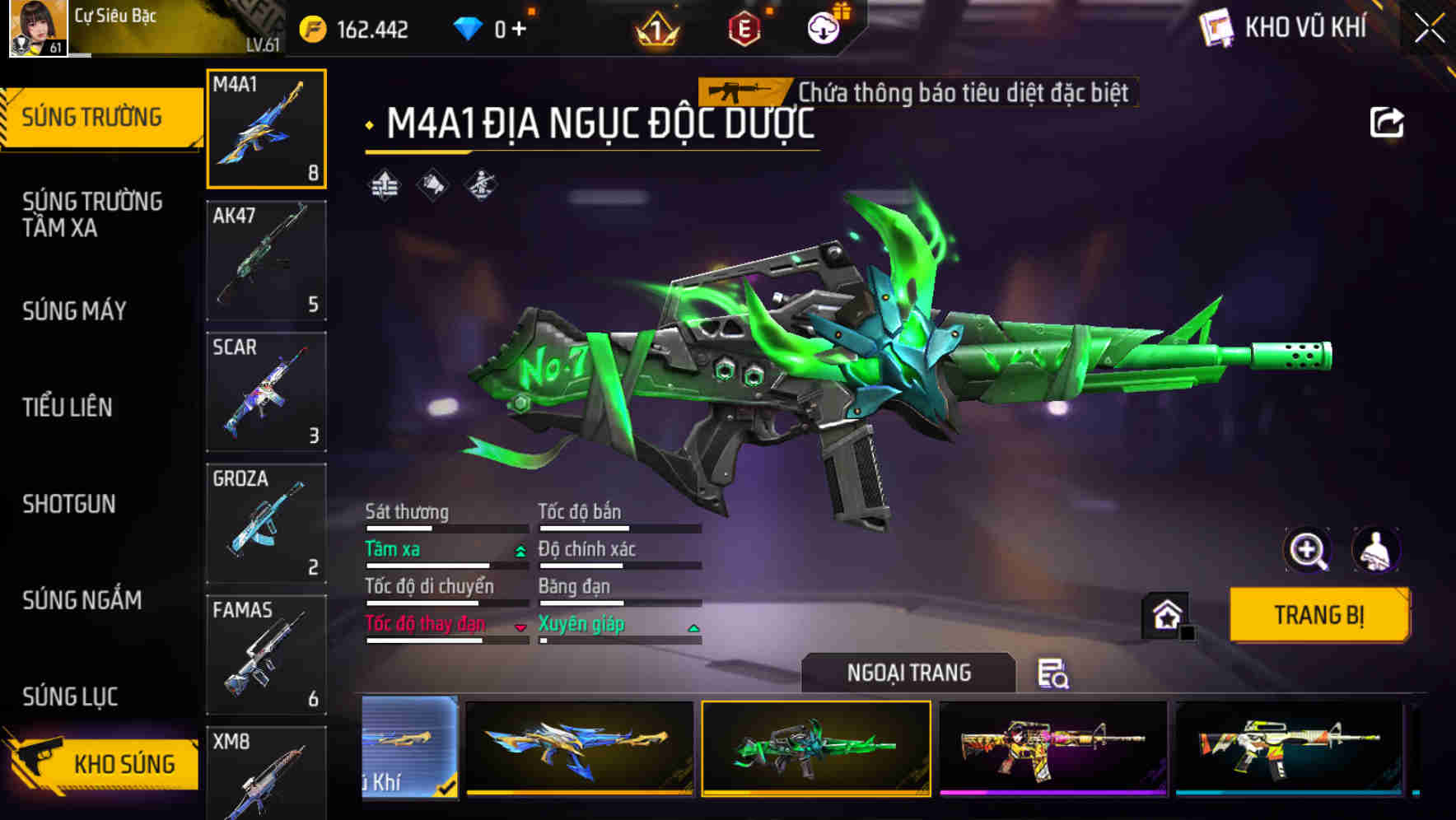Select the upgrade arrow icon under the weapon title
This screenshot has width=1456, height=820.
[384, 184]
